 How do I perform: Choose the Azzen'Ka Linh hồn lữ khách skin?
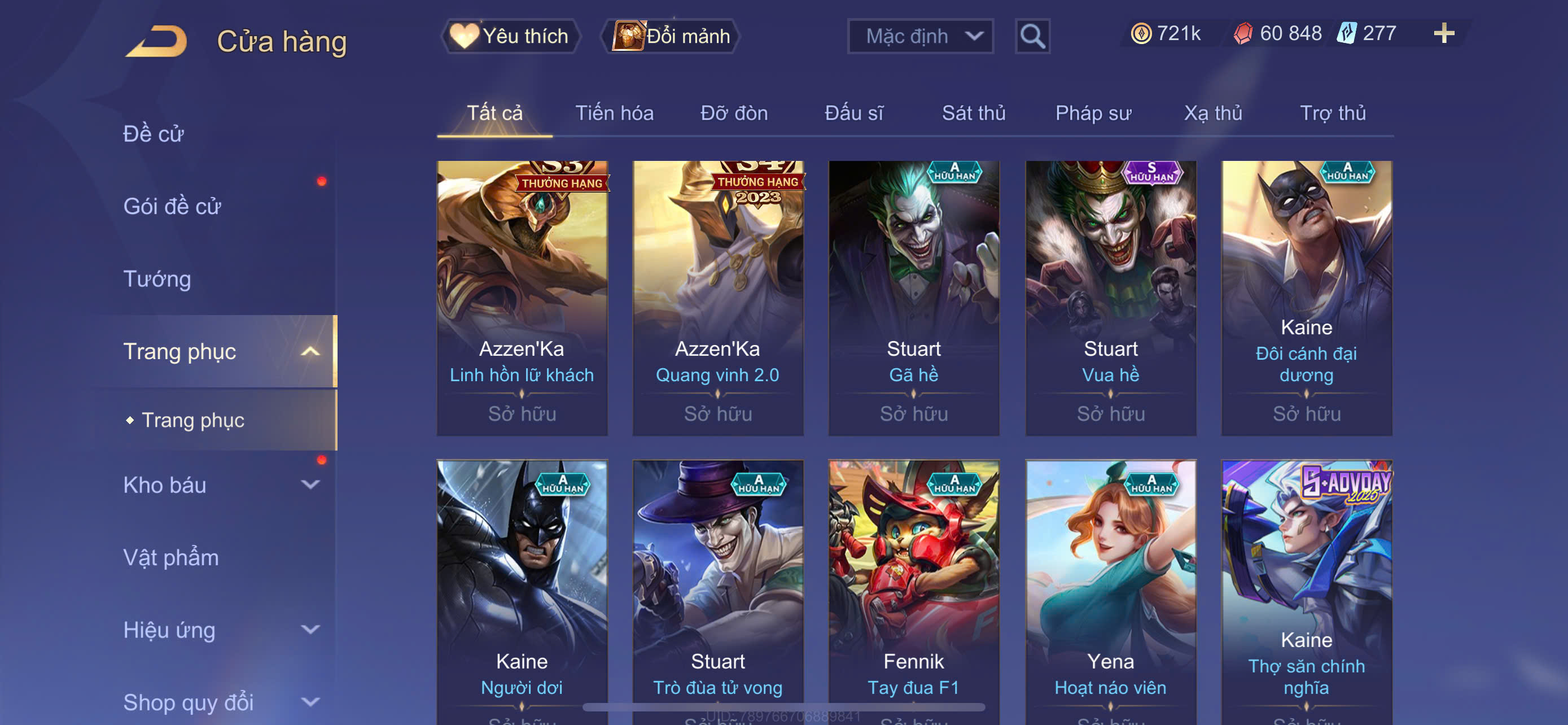522,298
